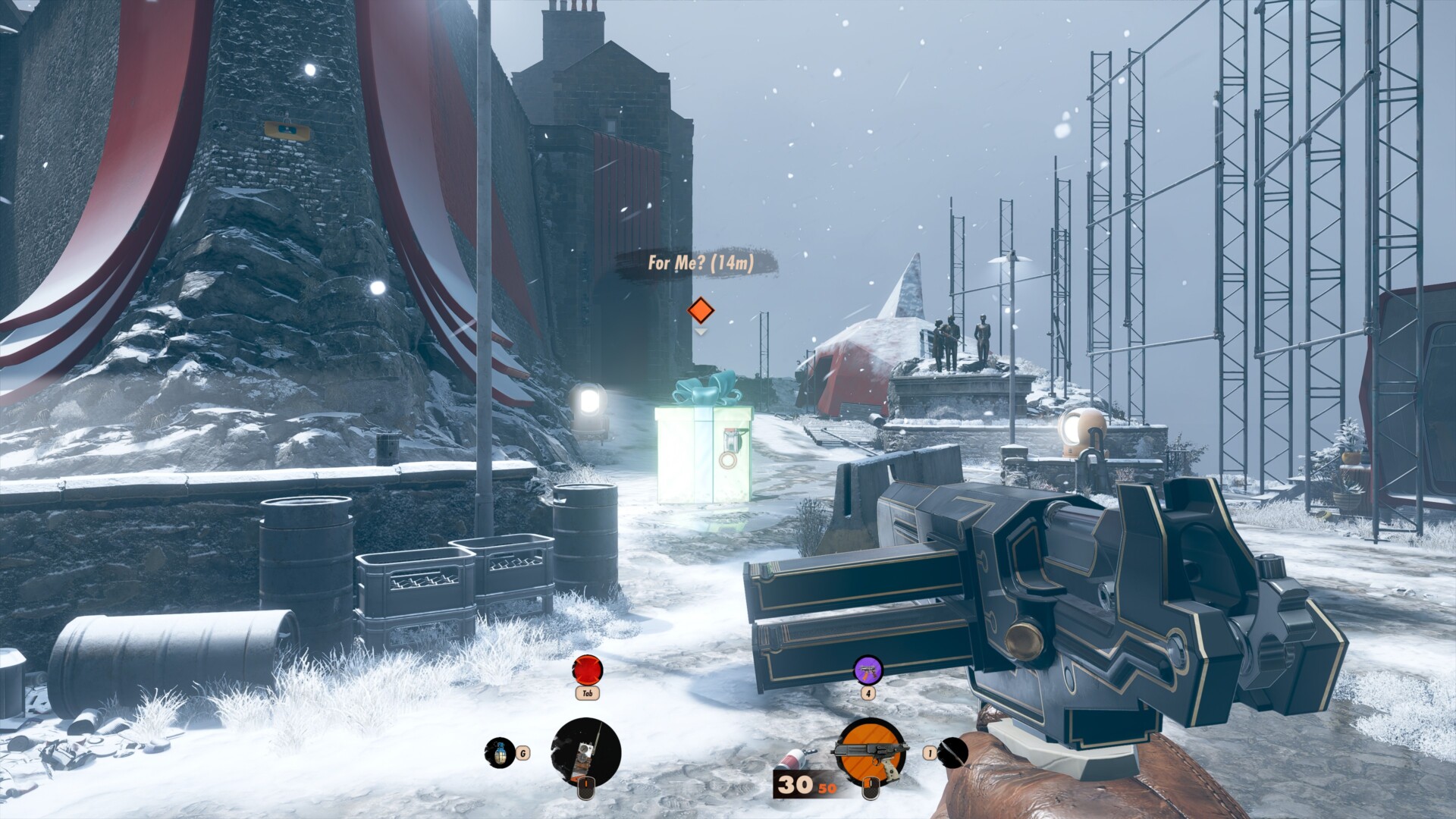Activate the Hackamajig left-hand slot
Screen dimensions: 1456x819
pyautogui.click(x=585, y=752)
